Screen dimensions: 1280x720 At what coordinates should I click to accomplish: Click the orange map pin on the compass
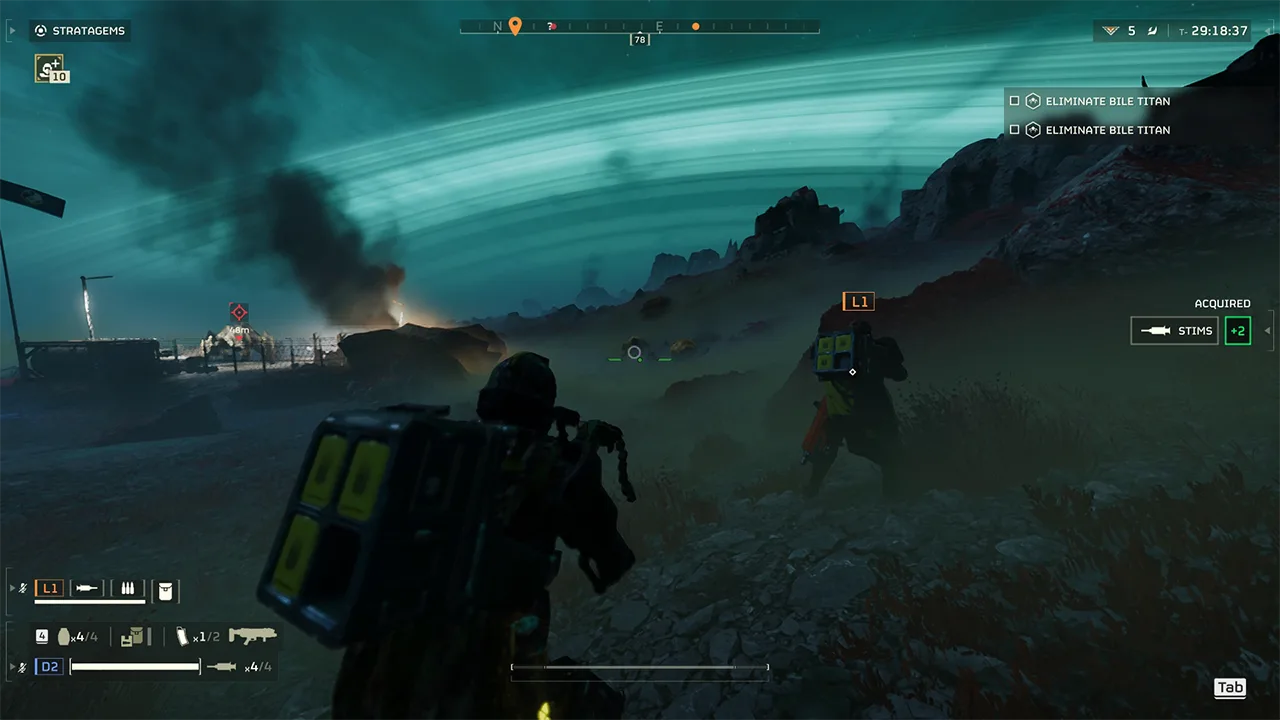(x=515, y=26)
